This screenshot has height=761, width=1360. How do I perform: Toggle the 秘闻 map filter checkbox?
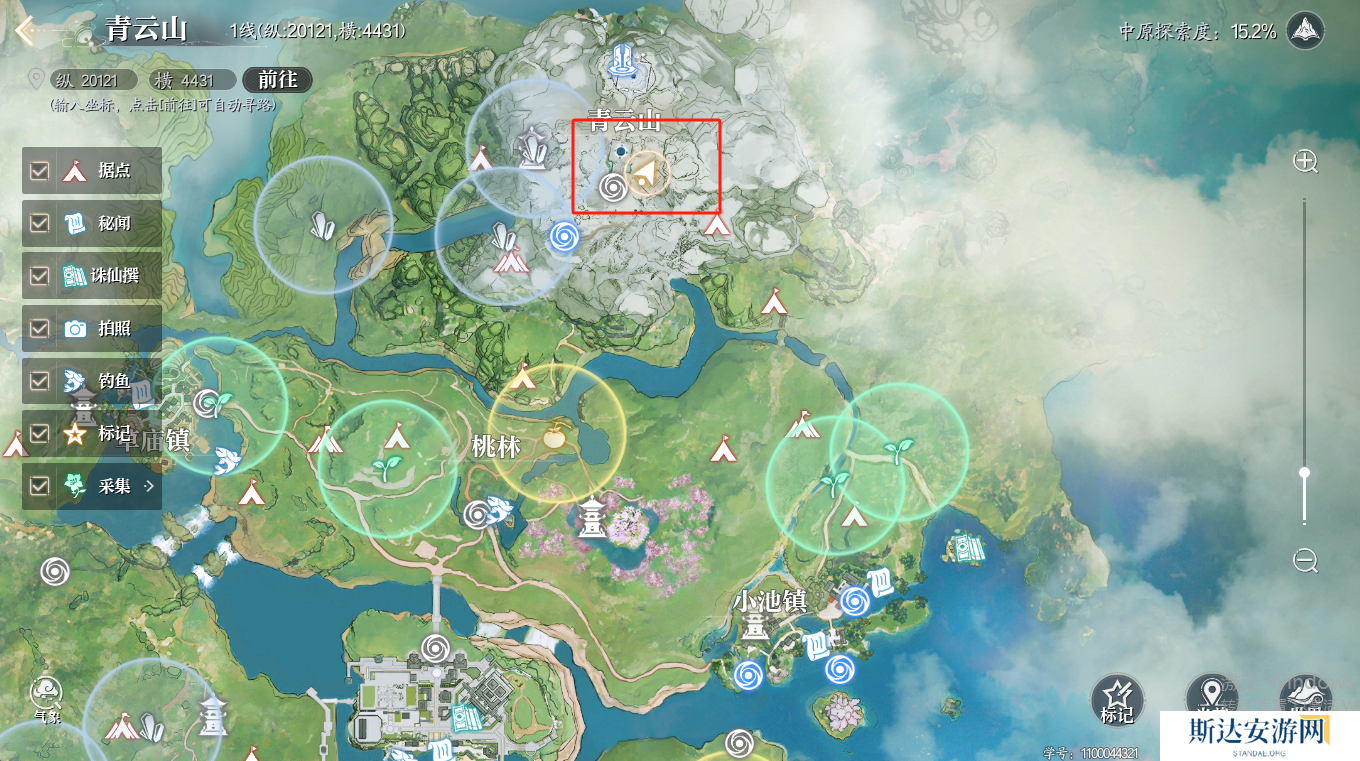[x=40, y=223]
